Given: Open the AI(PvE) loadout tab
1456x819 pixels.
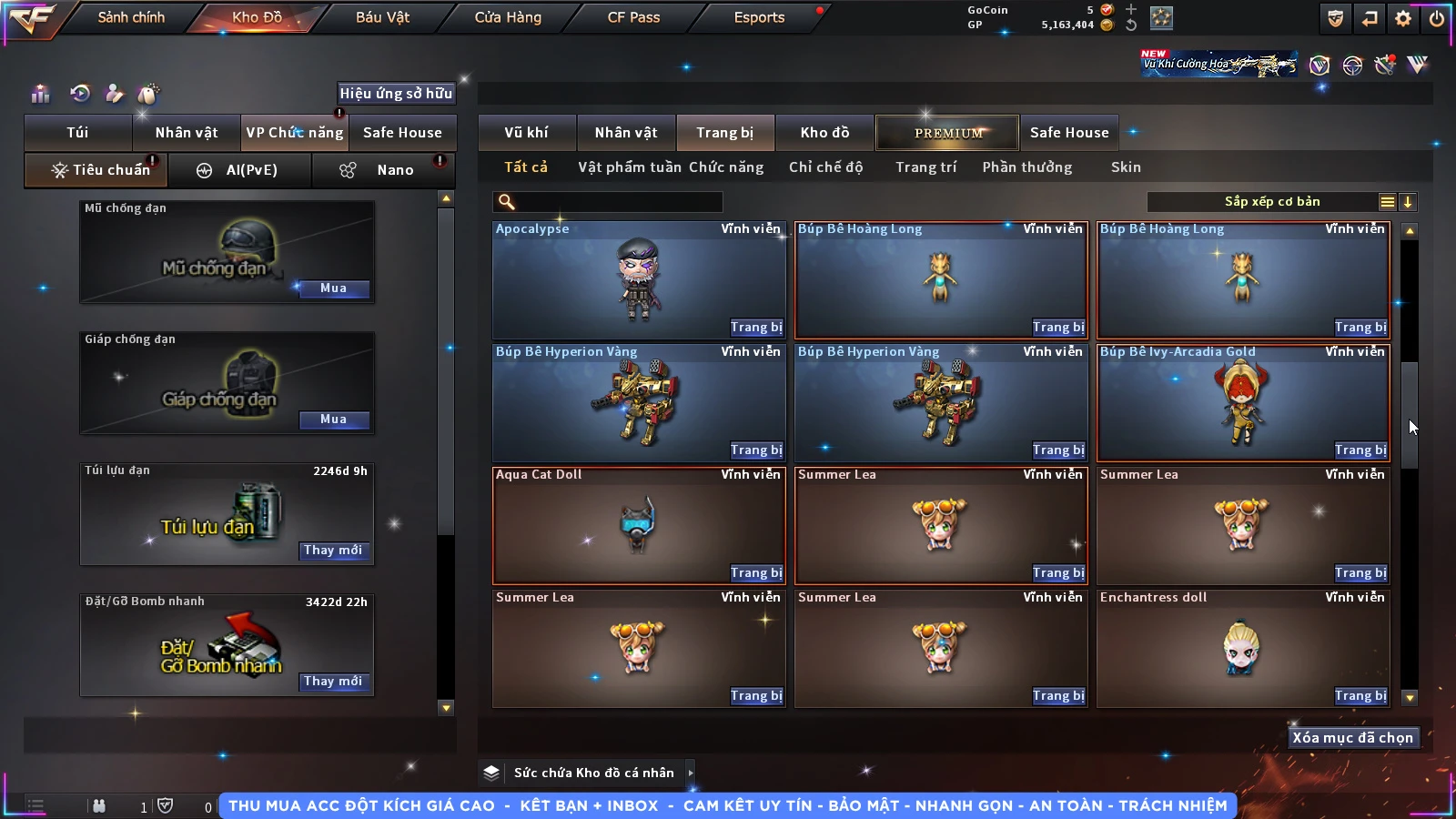Looking at the screenshot, I should coord(240,170).
